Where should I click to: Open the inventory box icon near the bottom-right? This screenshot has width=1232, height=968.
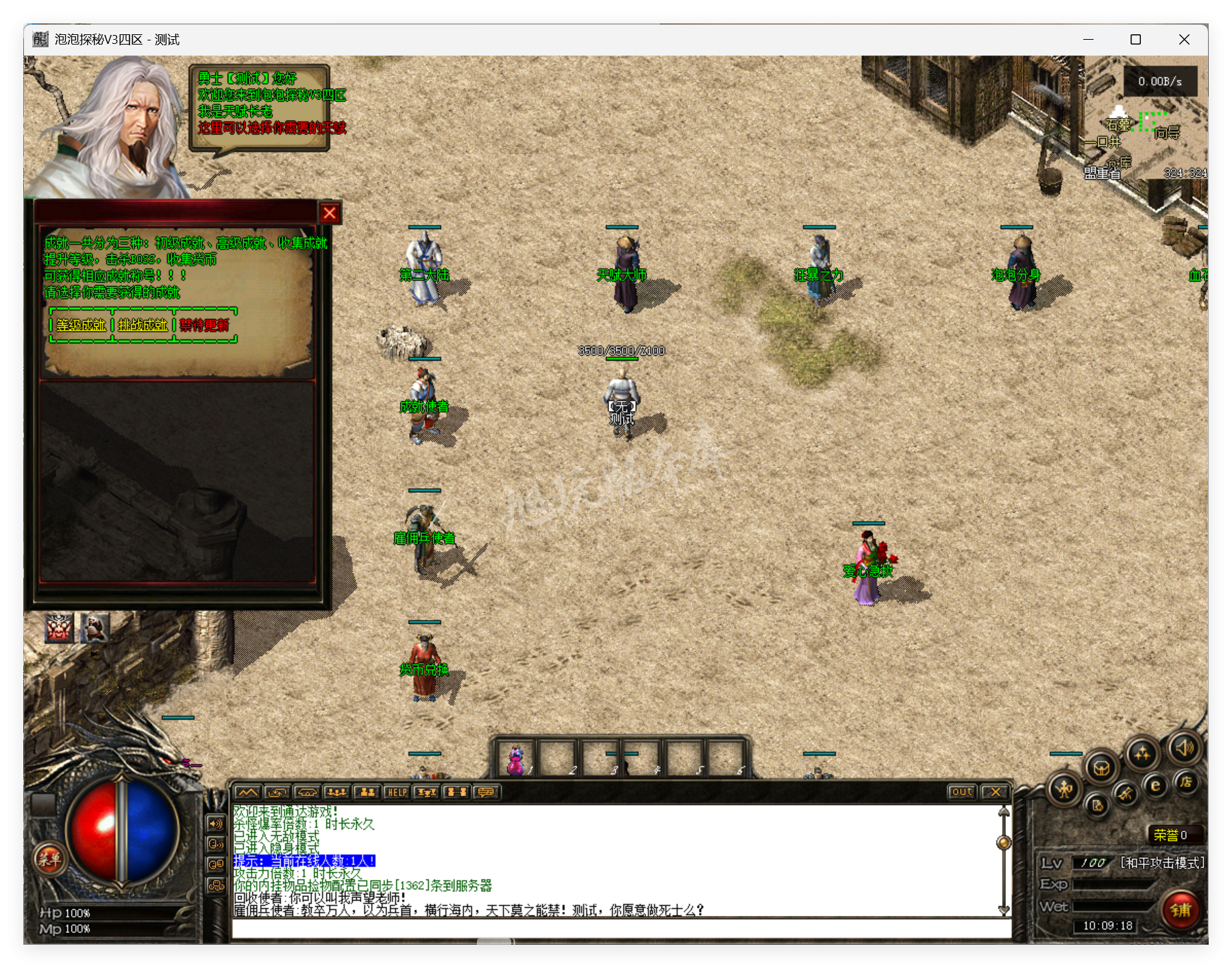click(1102, 769)
